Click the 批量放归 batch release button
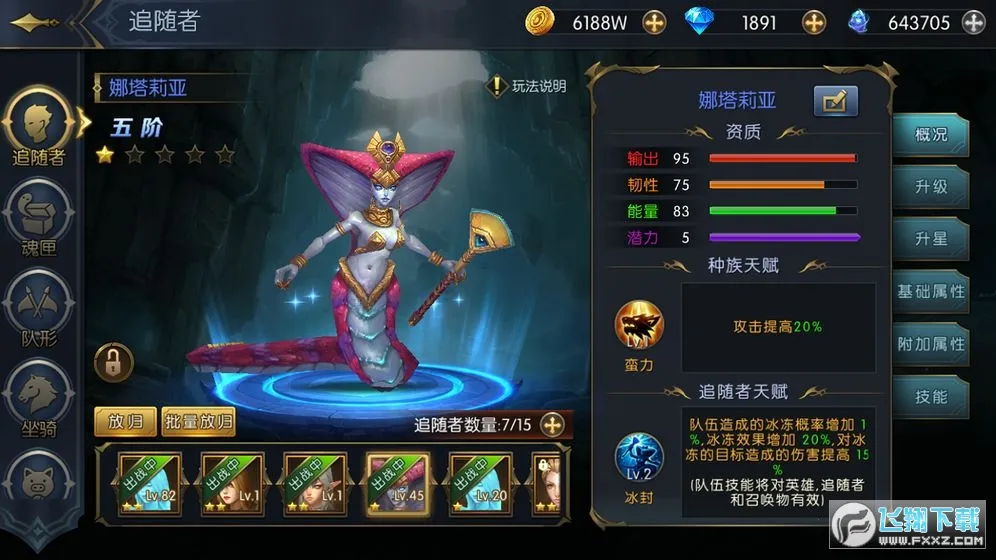Image resolution: width=996 pixels, height=560 pixels. 199,422
